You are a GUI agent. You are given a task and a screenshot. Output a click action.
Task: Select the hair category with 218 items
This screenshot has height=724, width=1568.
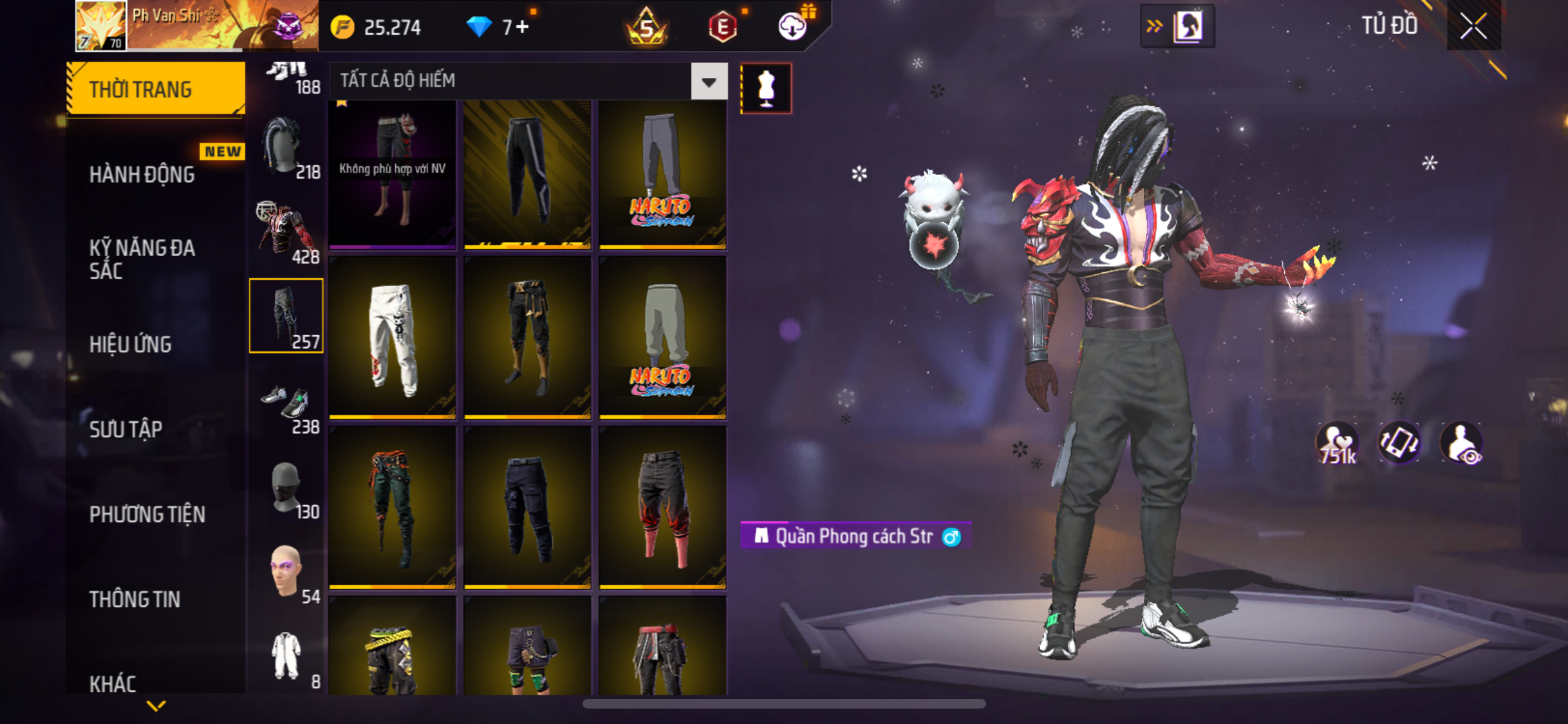click(286, 147)
